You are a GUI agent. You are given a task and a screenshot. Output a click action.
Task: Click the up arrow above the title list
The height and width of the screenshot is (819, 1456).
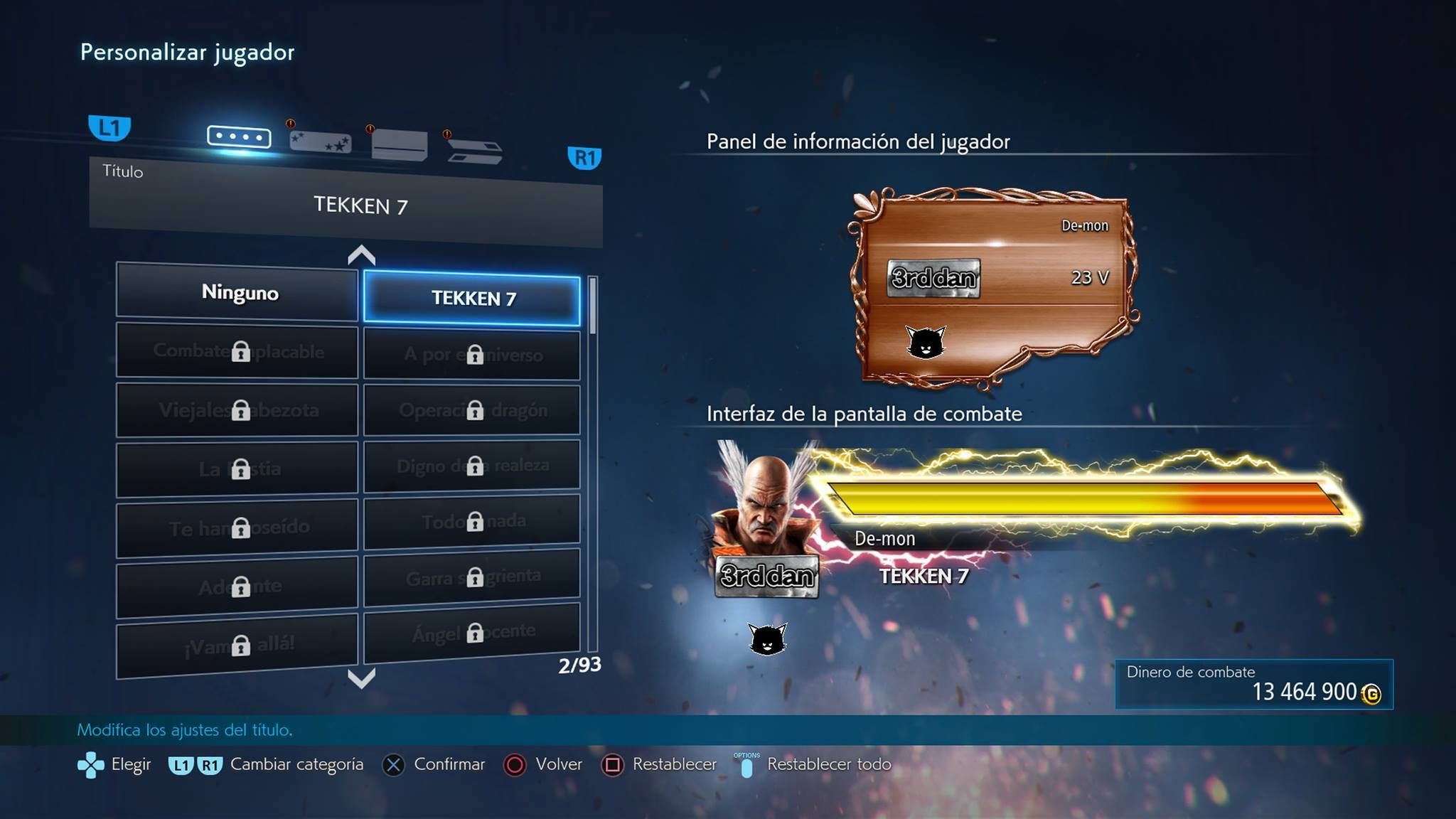(x=361, y=255)
